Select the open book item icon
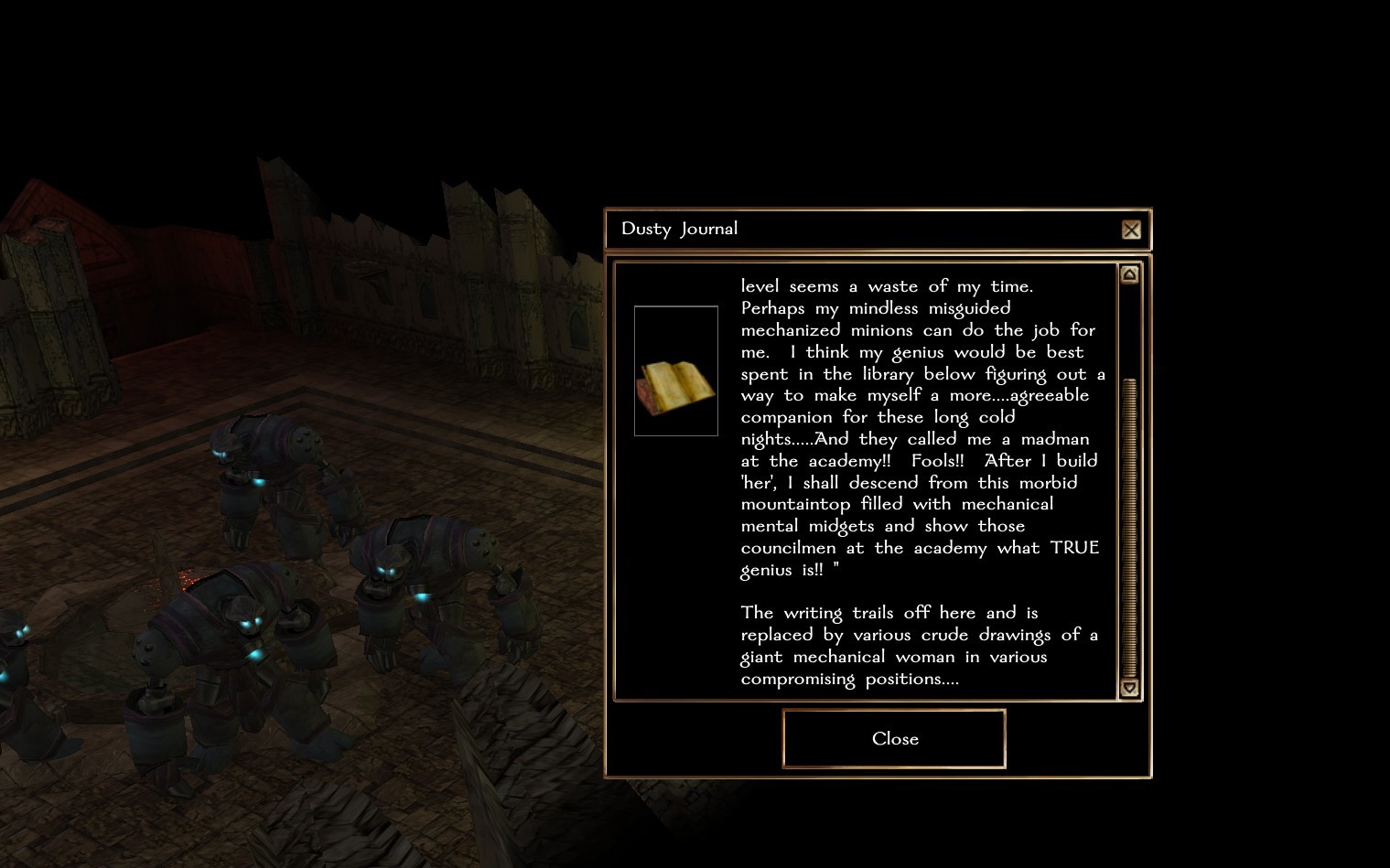Viewport: 1390px width, 868px height. (x=675, y=371)
